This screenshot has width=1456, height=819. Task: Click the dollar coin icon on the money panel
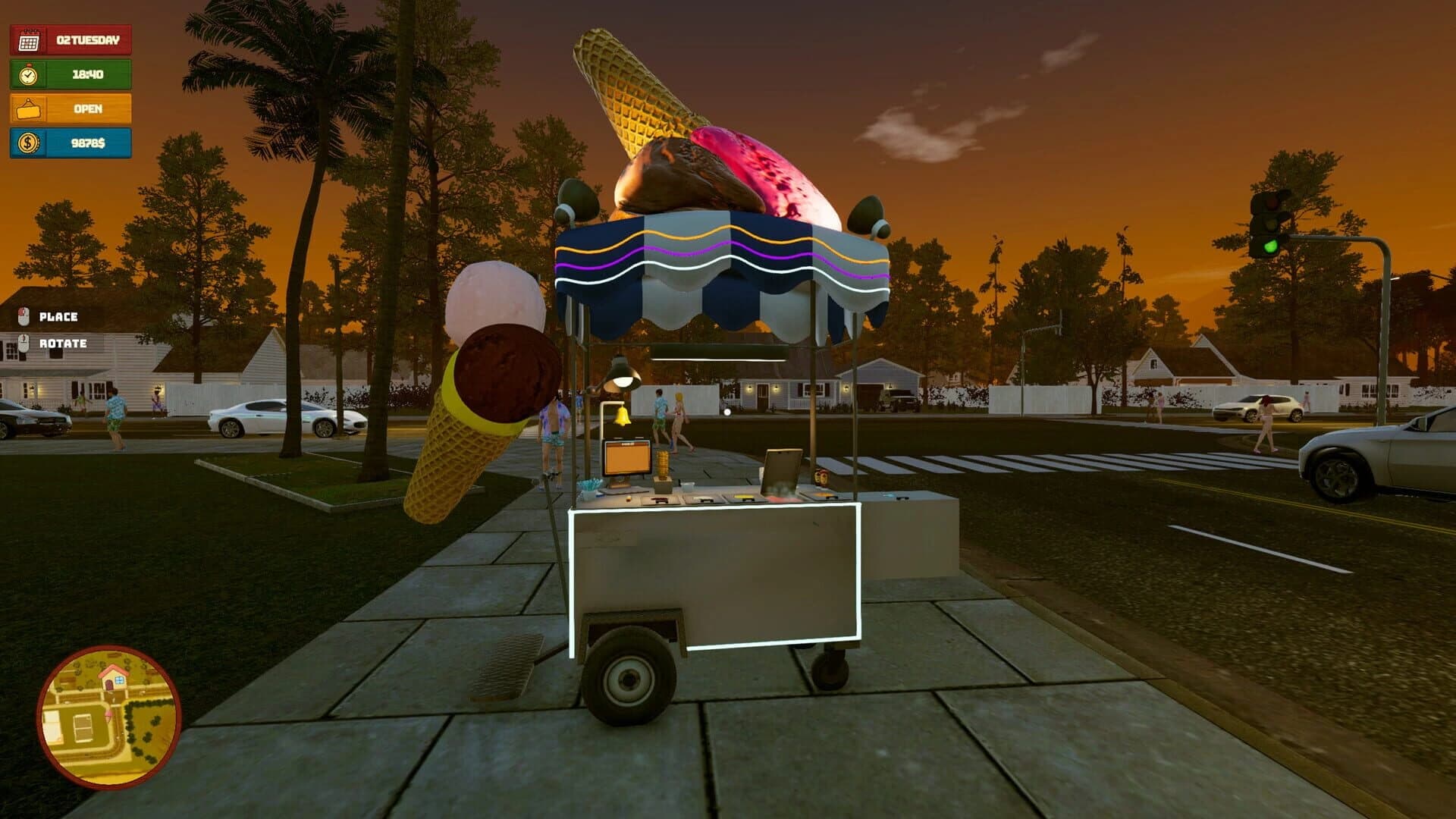[27, 145]
